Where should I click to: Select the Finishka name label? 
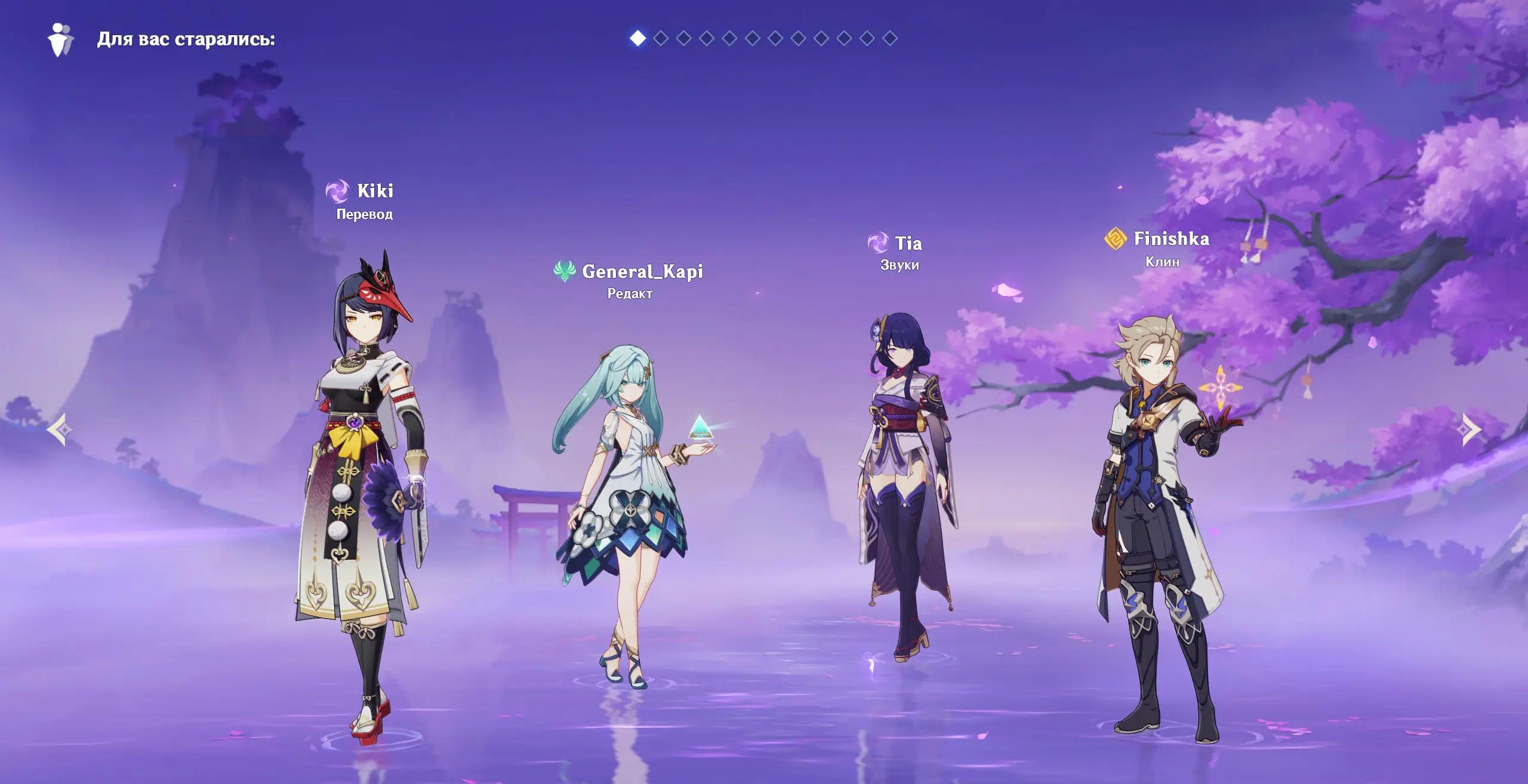point(1171,239)
